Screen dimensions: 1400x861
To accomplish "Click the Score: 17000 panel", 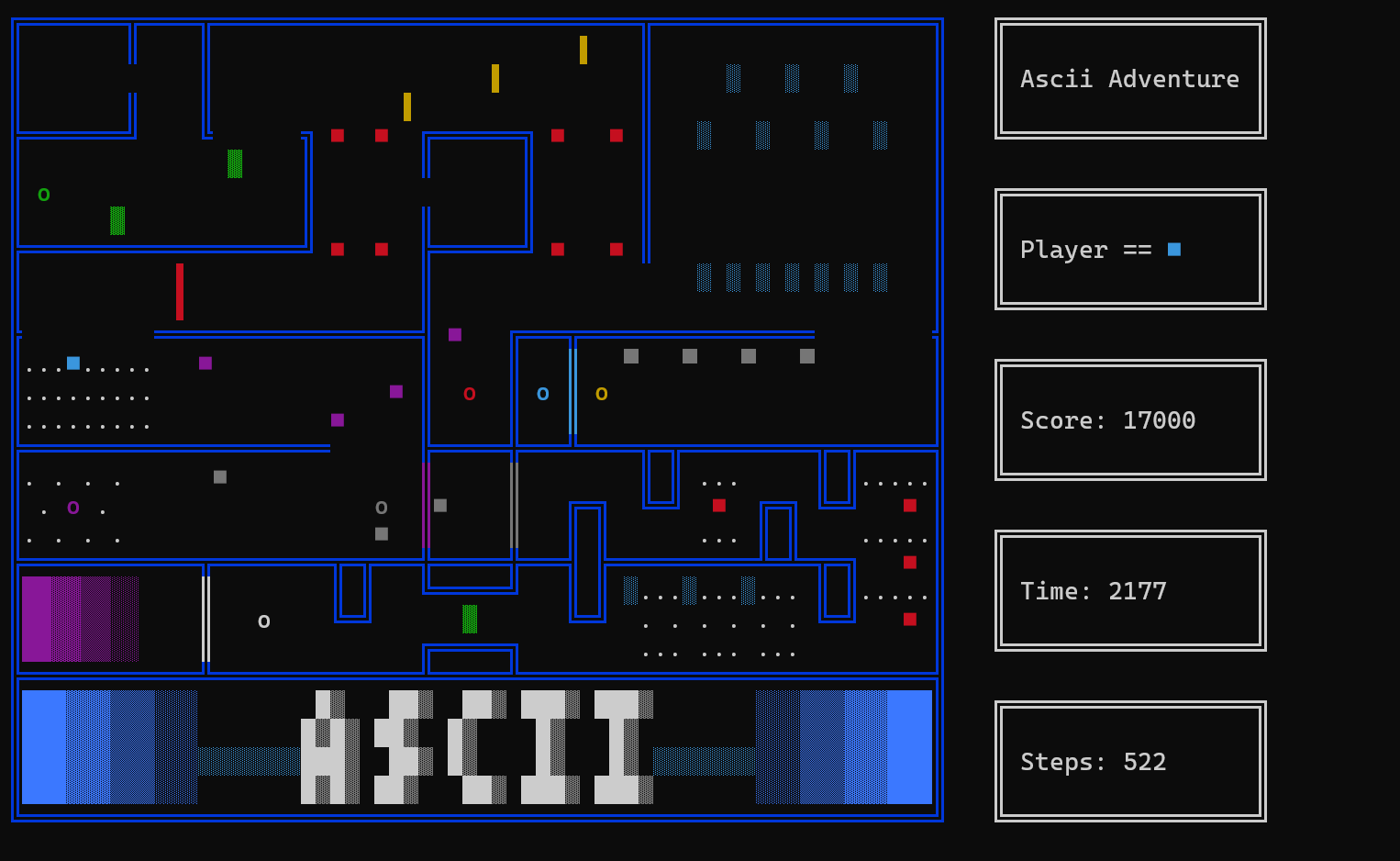I will (1129, 419).
